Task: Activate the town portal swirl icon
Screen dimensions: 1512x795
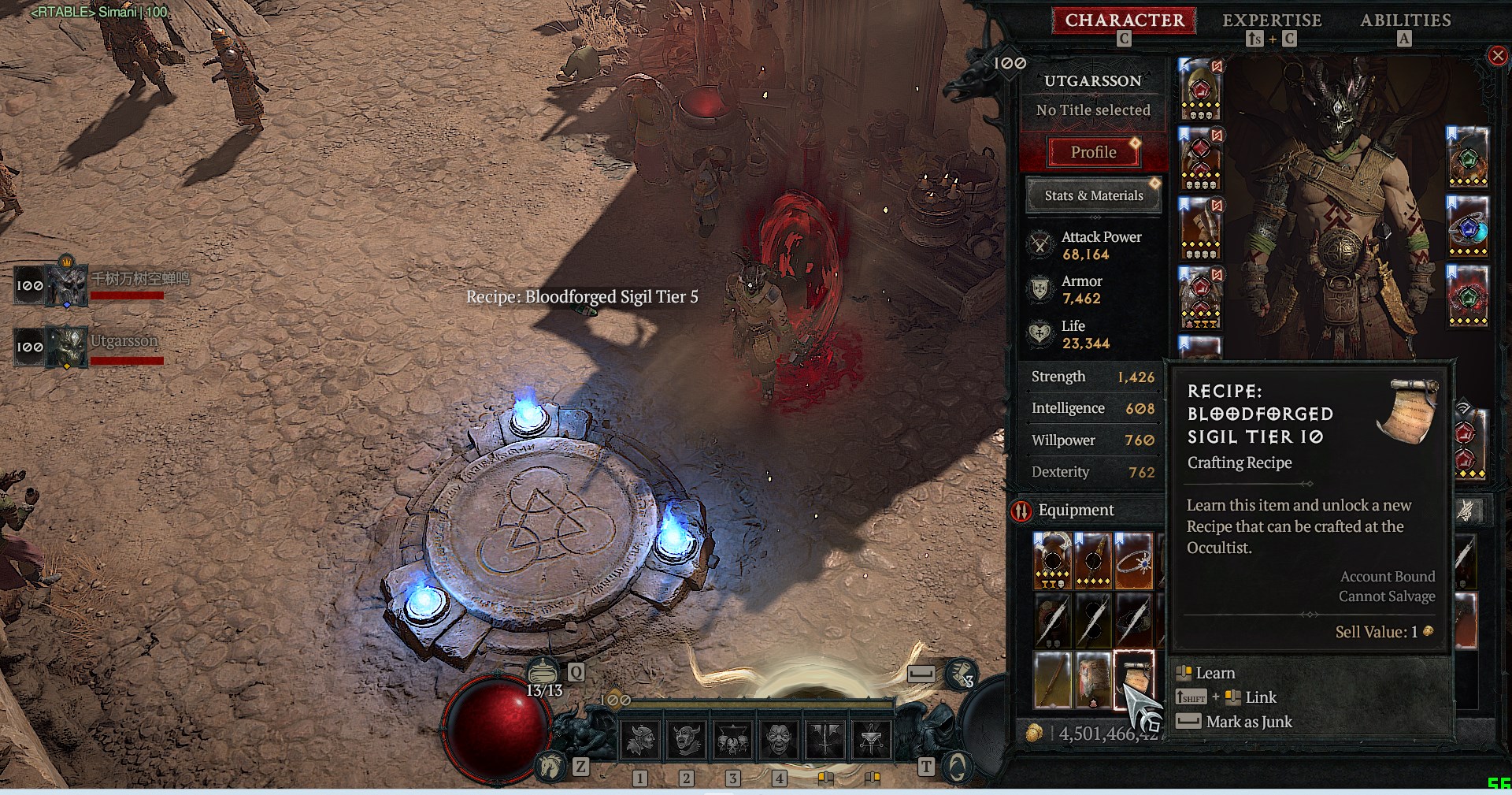Action: [x=956, y=766]
